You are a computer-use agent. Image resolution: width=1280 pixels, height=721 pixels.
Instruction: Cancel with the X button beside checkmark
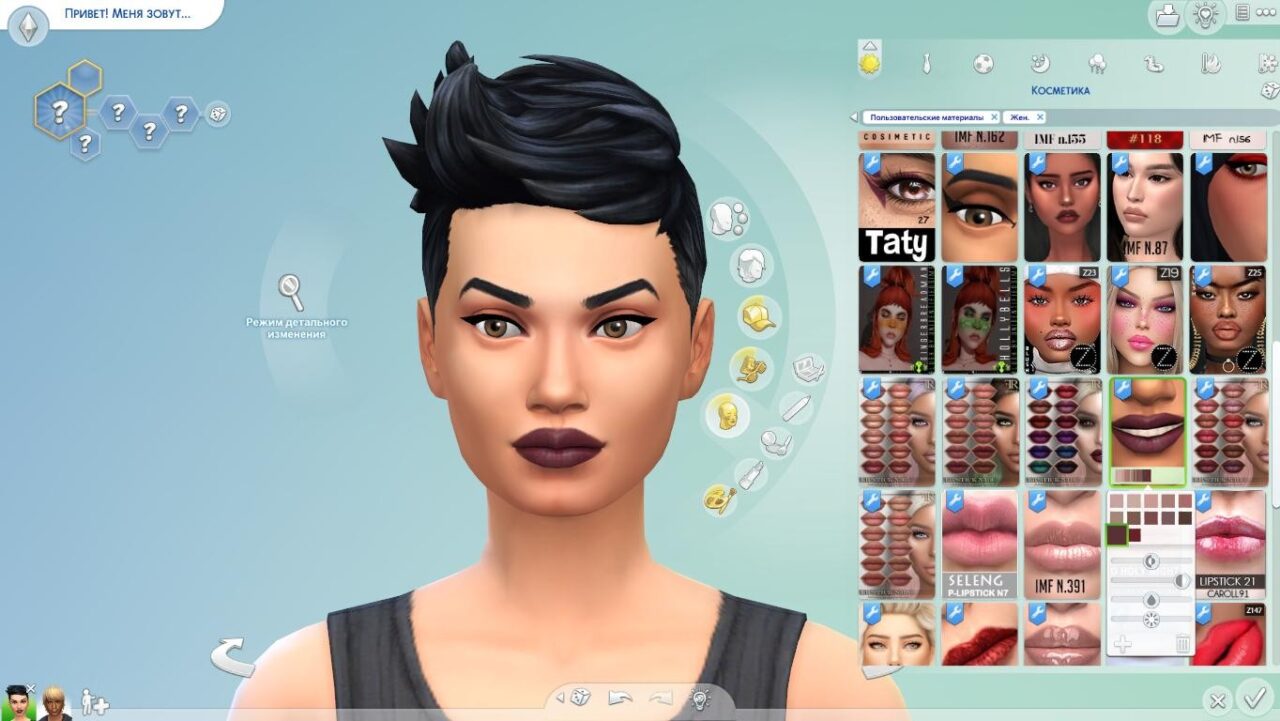tap(1218, 700)
